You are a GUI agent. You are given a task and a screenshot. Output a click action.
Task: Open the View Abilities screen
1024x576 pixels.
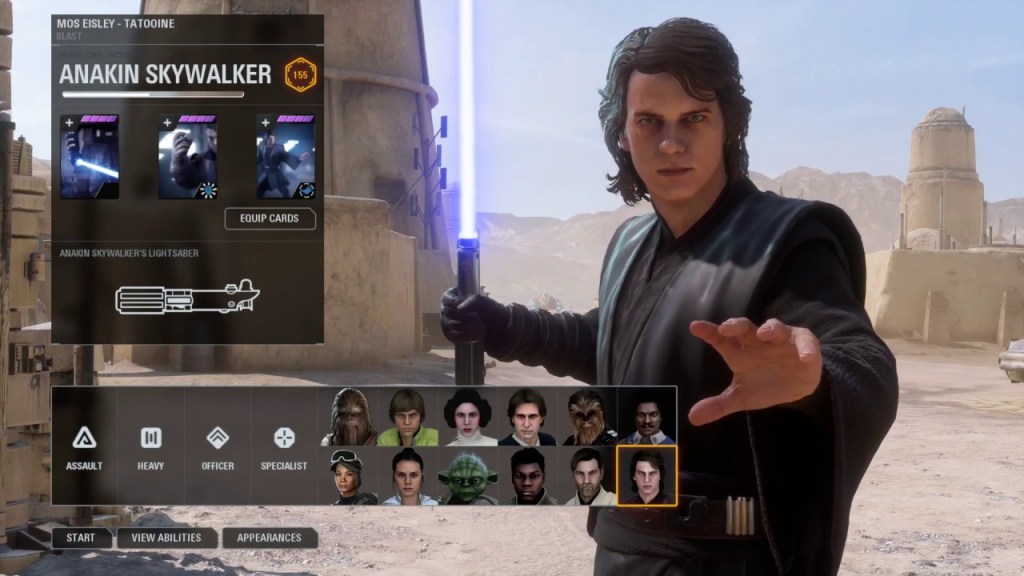click(166, 538)
